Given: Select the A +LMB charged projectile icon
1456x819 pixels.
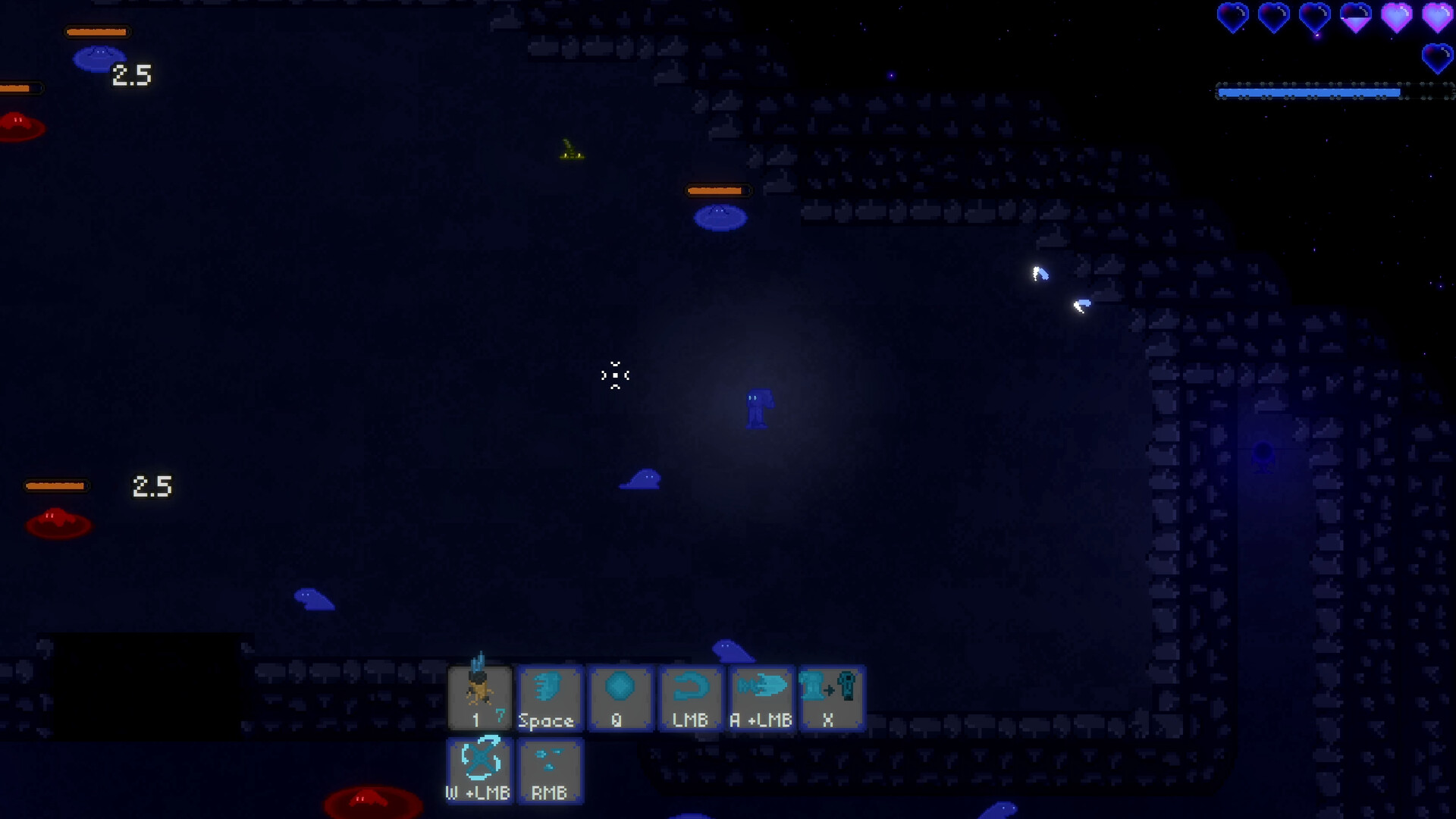Looking at the screenshot, I should pyautogui.click(x=761, y=694).
